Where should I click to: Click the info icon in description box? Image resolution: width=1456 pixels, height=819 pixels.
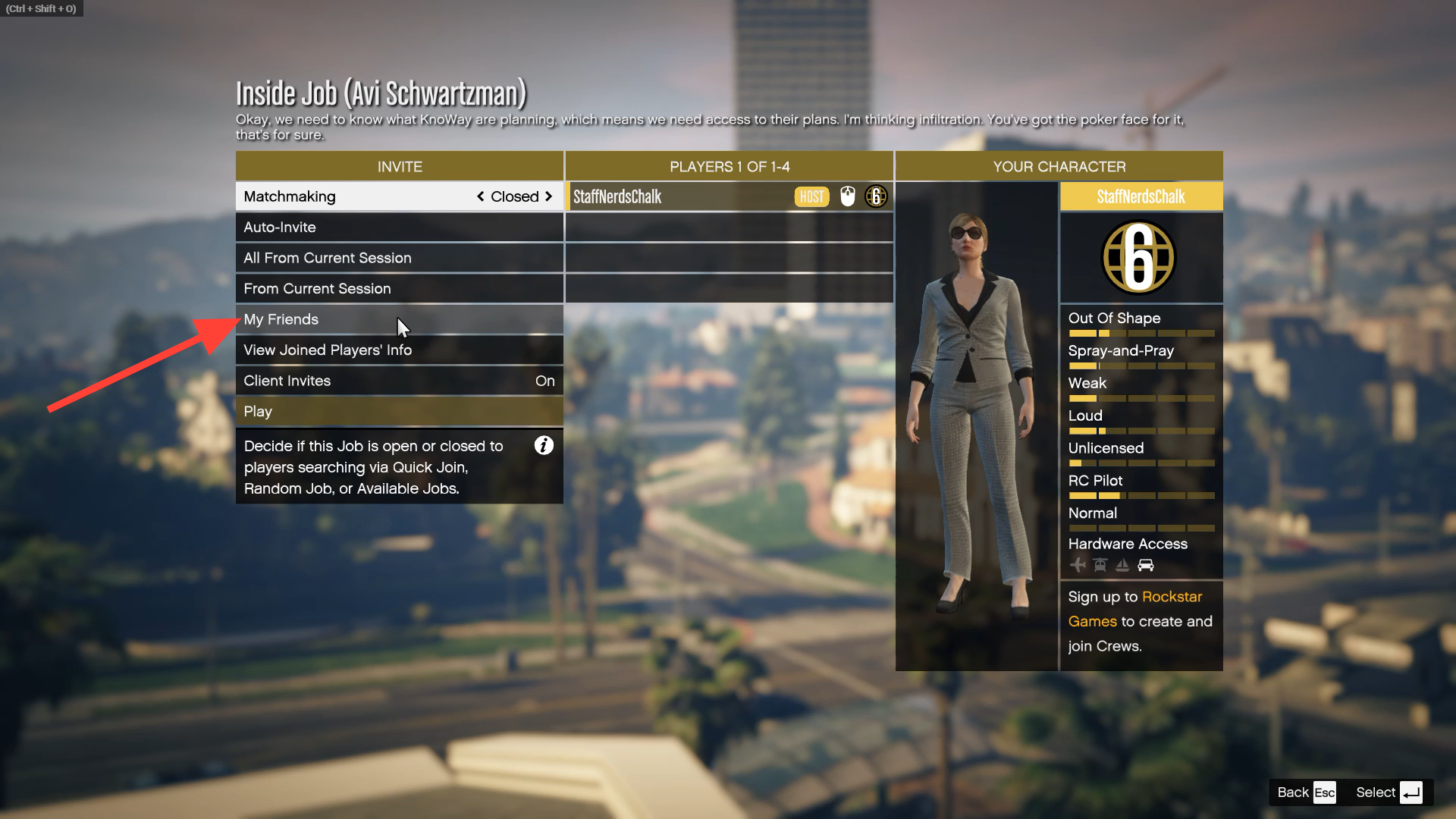click(x=544, y=446)
